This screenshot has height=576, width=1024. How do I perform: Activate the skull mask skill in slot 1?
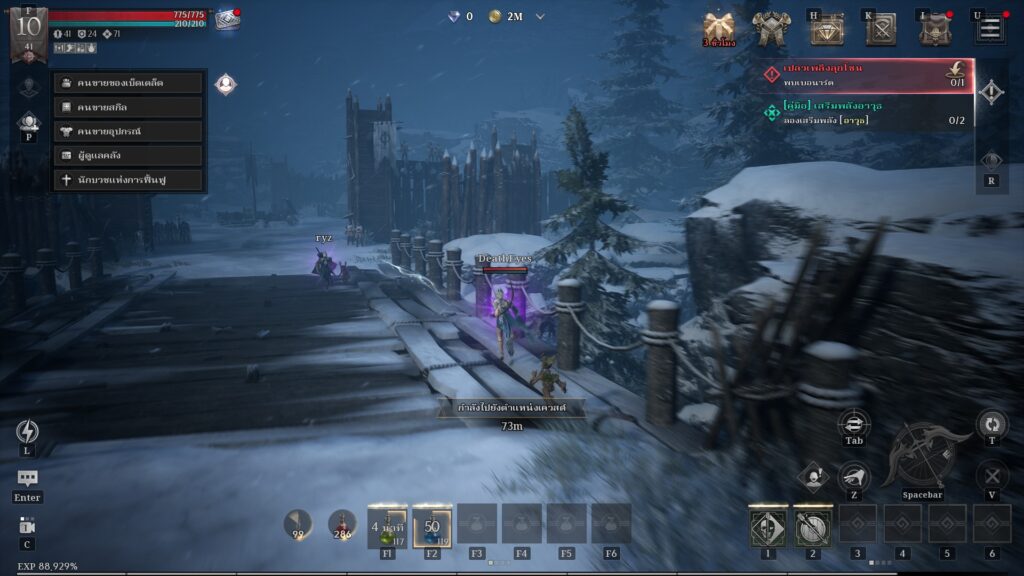(x=768, y=526)
